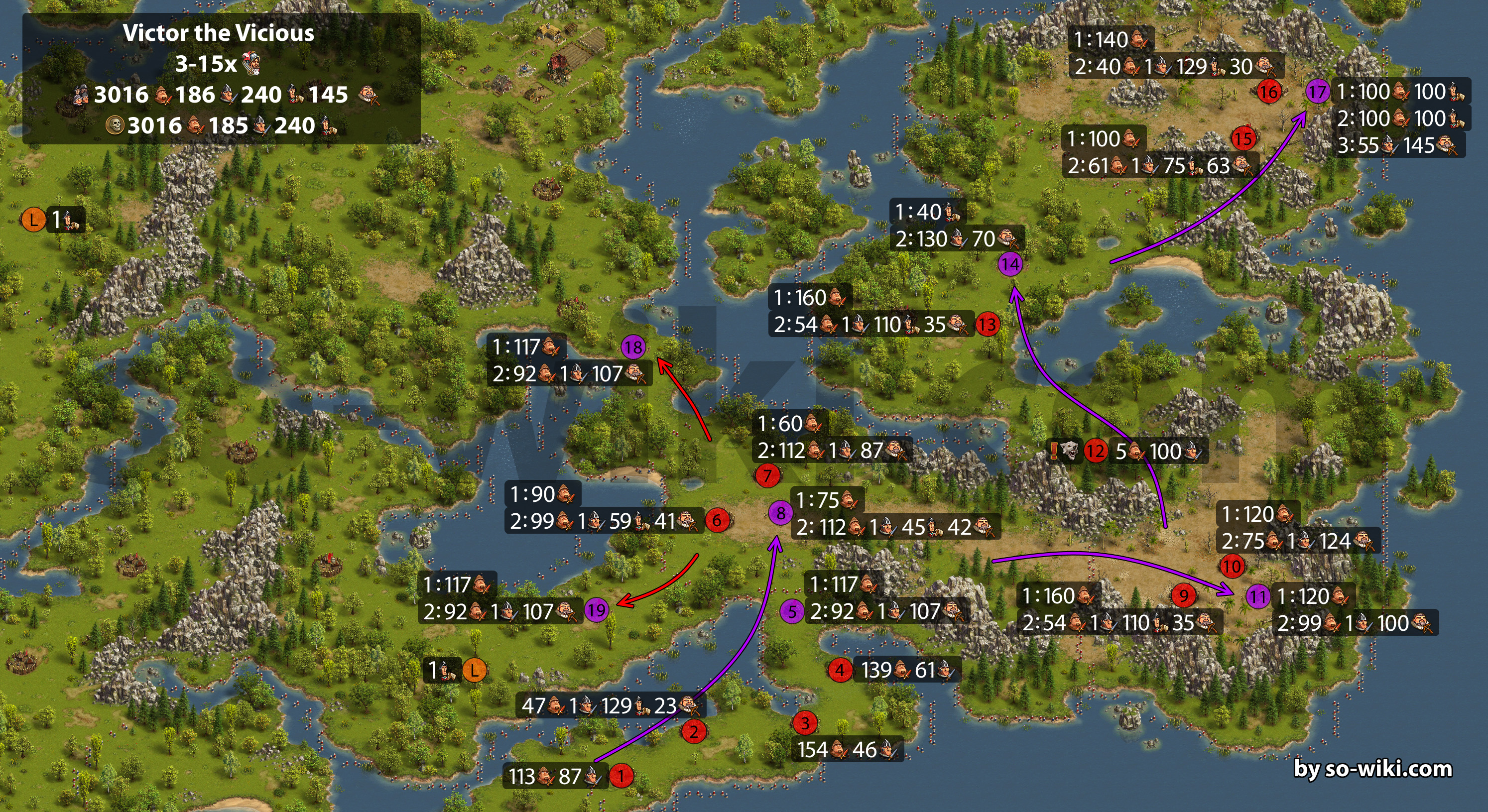Select red camp marker number 1
The width and height of the screenshot is (1488, 812).
621,776
